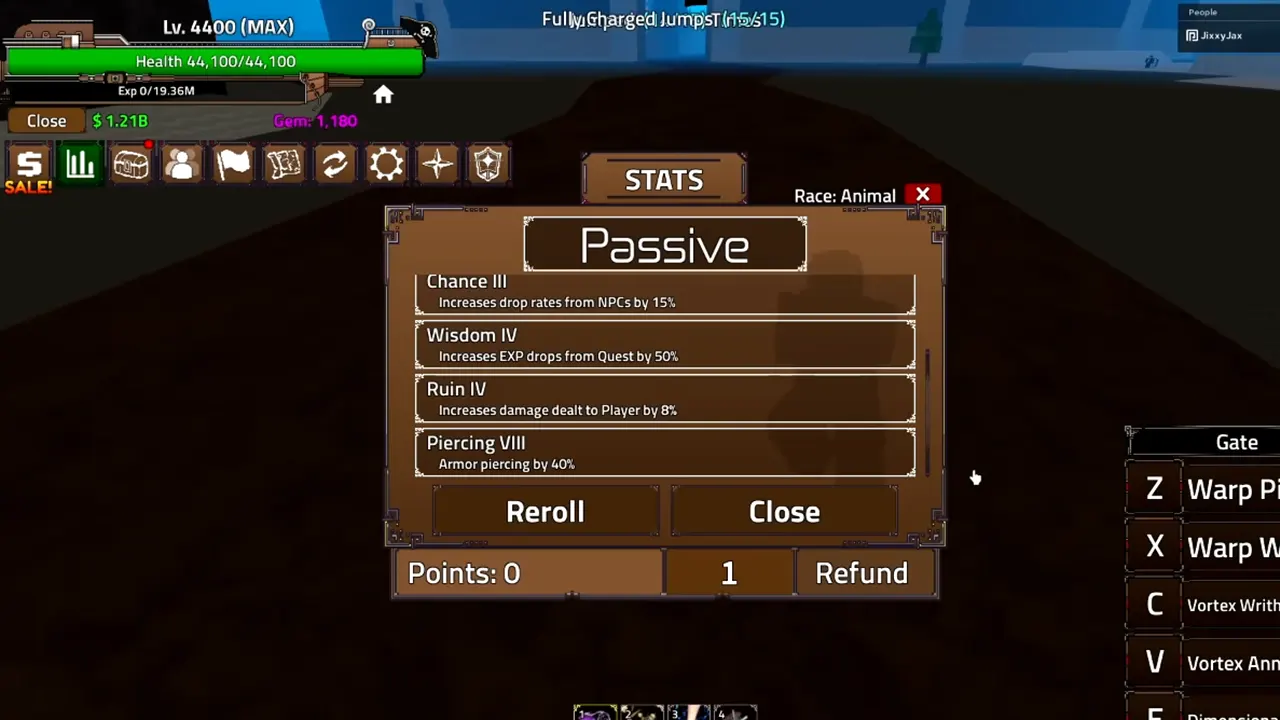Click the flag icon in the top toolbar
The image size is (1280, 720).
click(233, 164)
